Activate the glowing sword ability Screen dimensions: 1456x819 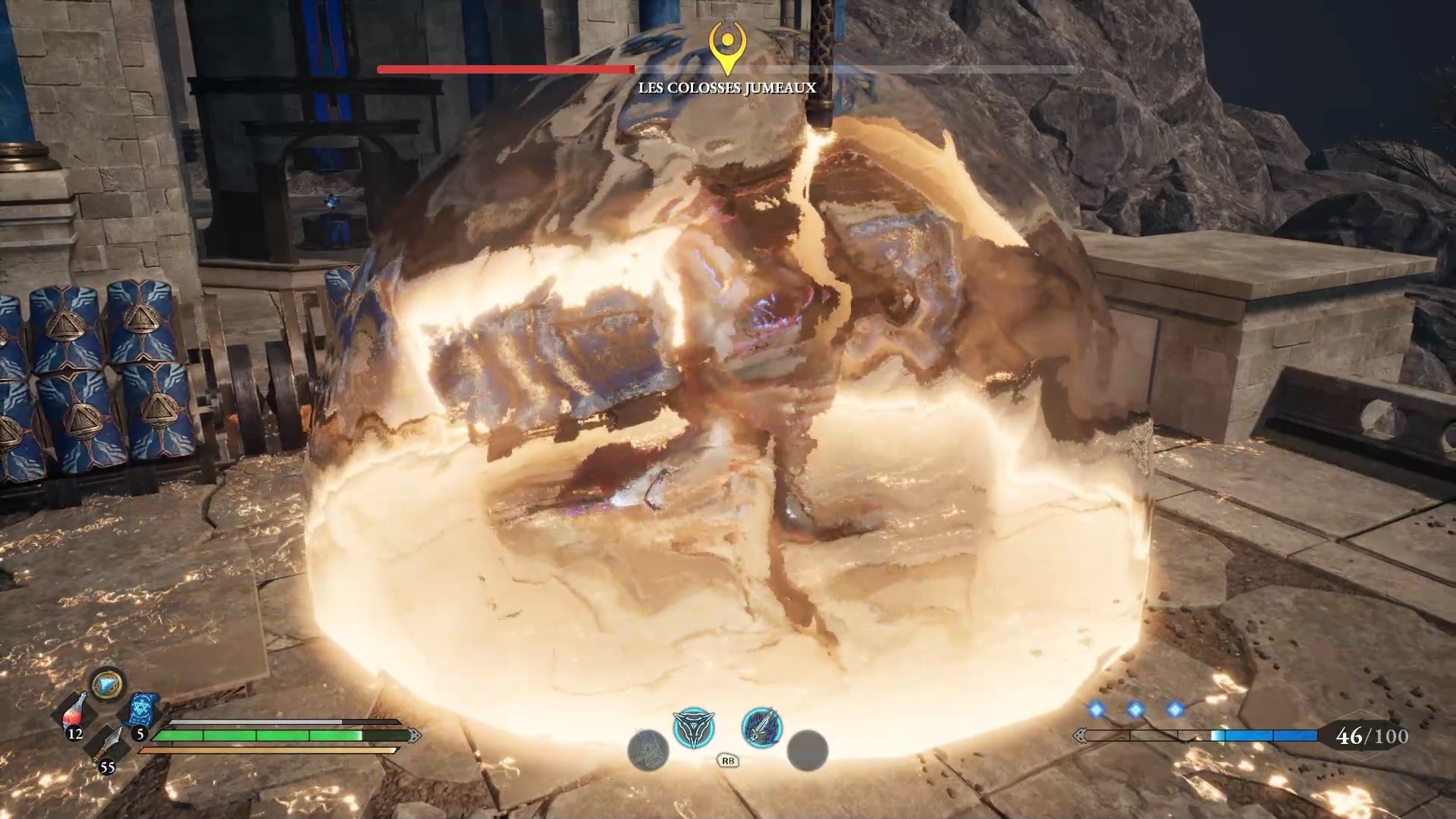(x=761, y=726)
